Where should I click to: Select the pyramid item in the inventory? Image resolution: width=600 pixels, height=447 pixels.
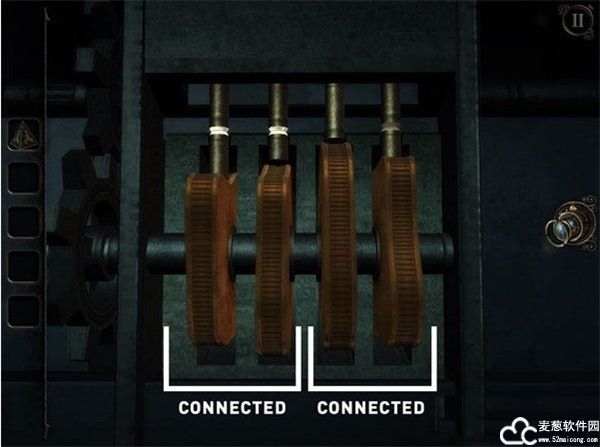22,135
